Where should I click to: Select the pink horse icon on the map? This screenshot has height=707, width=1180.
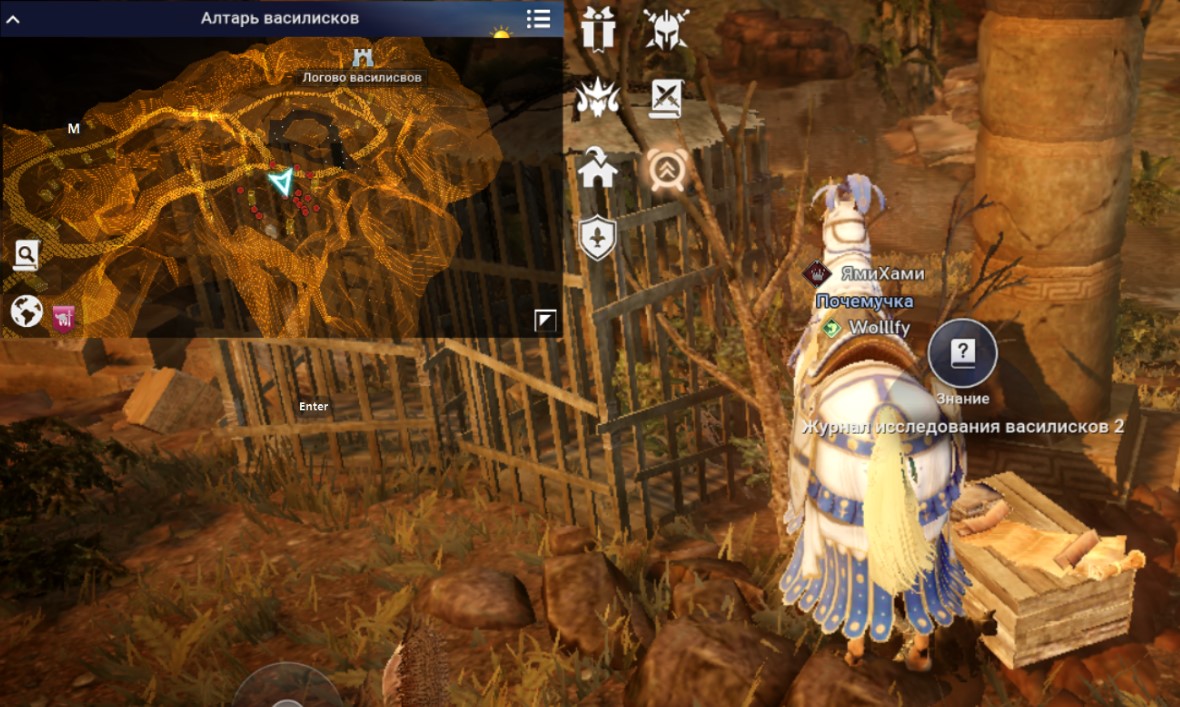(x=64, y=317)
